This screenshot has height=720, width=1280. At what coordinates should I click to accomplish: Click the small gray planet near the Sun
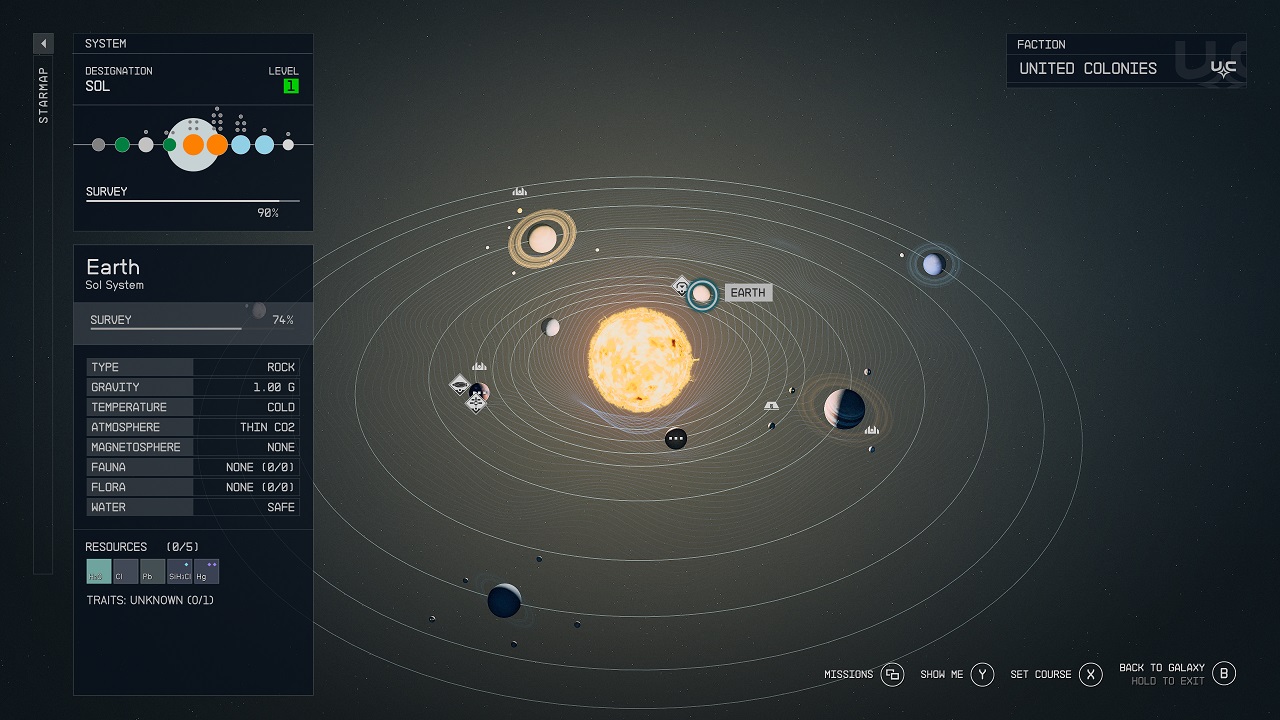click(x=550, y=327)
